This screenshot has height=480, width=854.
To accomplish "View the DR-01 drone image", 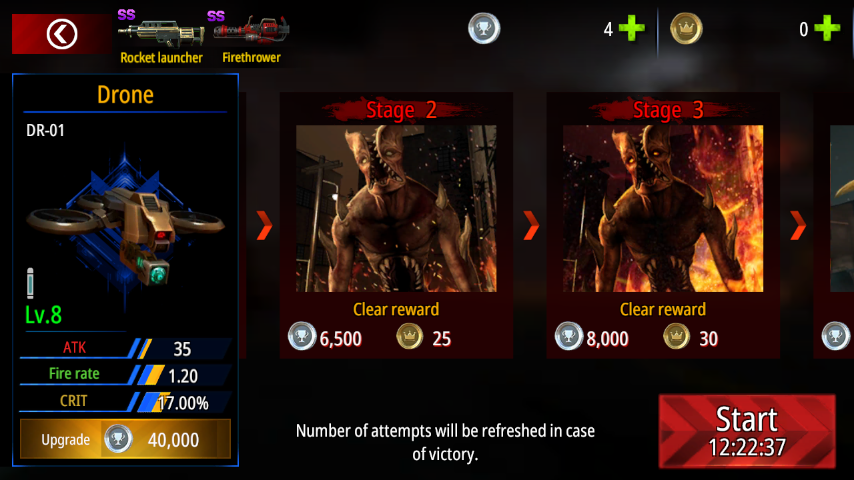I will (x=126, y=224).
